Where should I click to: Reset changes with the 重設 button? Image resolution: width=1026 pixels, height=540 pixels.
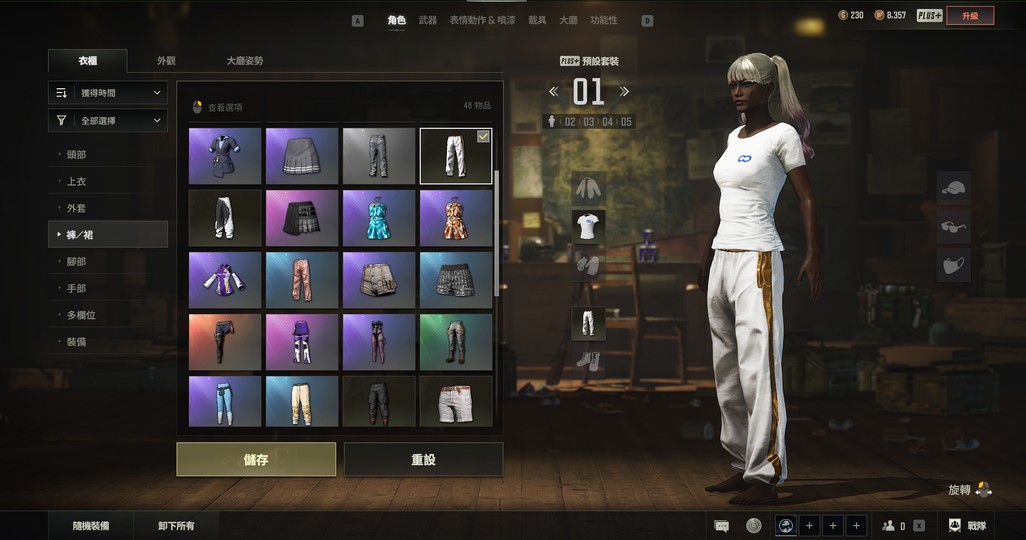(x=423, y=460)
